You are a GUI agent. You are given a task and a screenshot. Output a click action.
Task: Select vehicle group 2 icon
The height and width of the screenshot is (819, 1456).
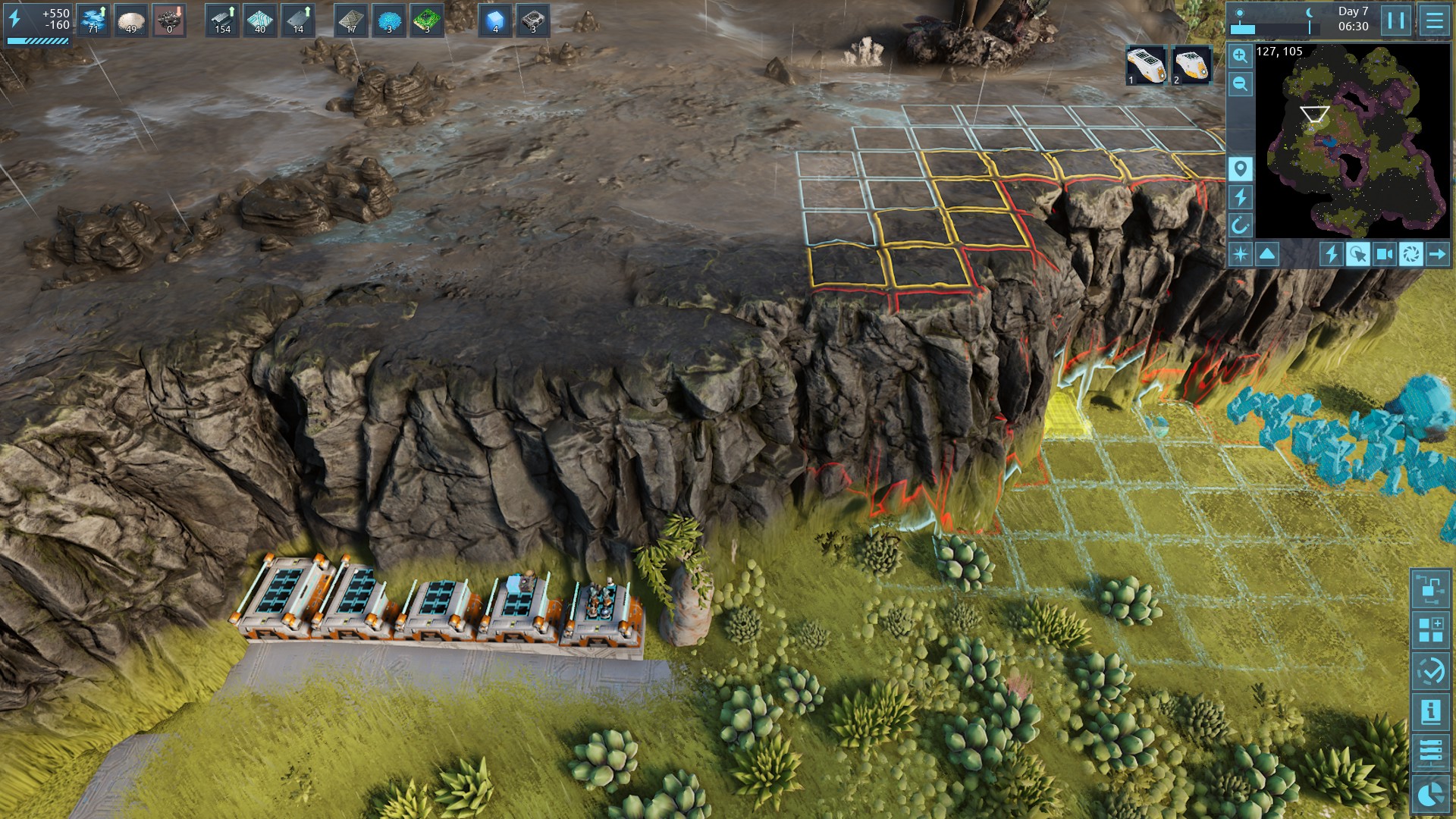(1191, 65)
